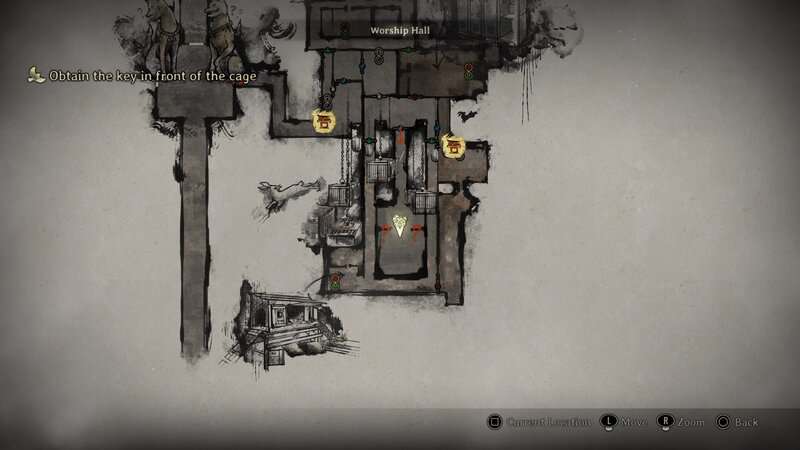Click the Worship Hall area label

[399, 32]
